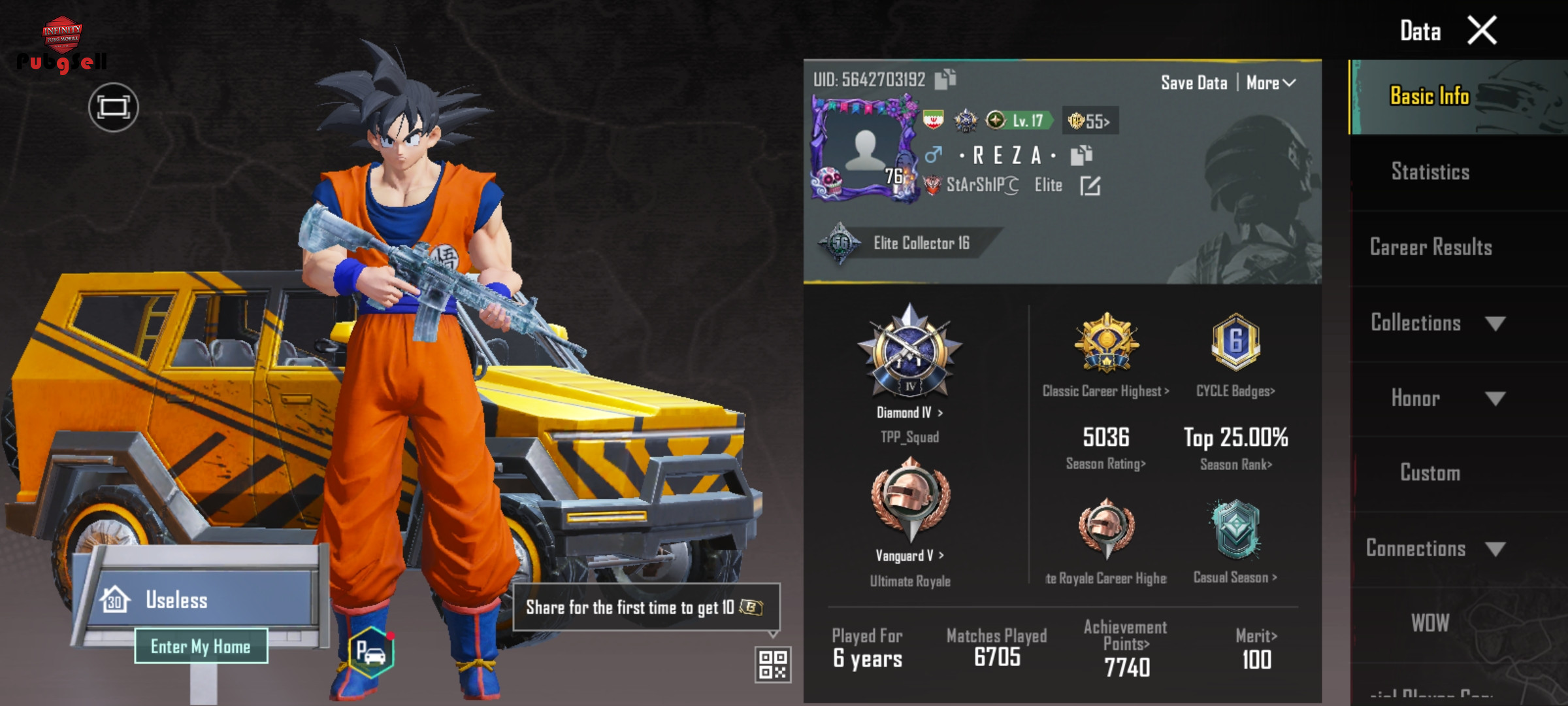This screenshot has width=1568, height=706.
Task: Open the QR code icon
Action: click(772, 664)
